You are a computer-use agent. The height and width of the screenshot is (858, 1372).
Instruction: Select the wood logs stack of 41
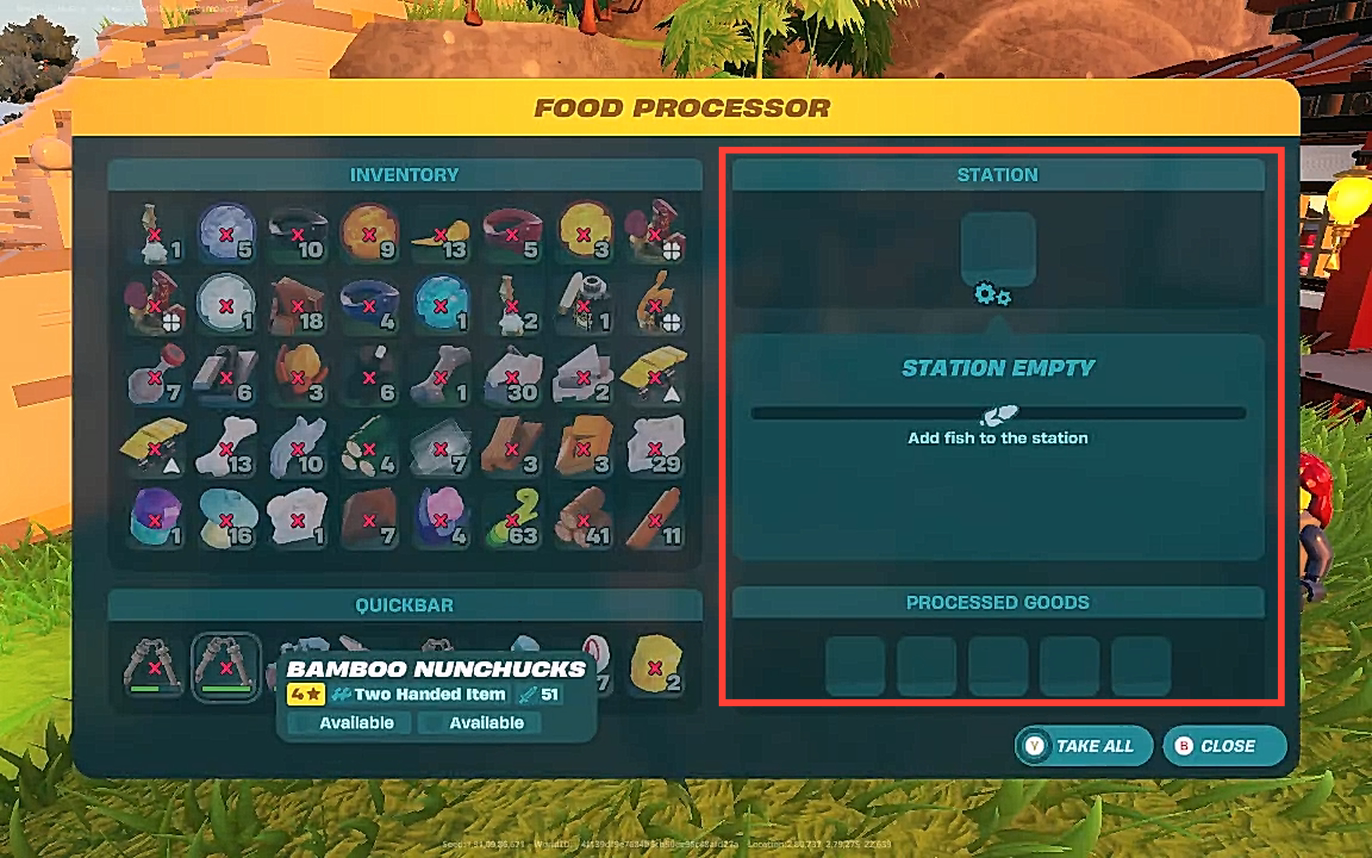pos(583,520)
